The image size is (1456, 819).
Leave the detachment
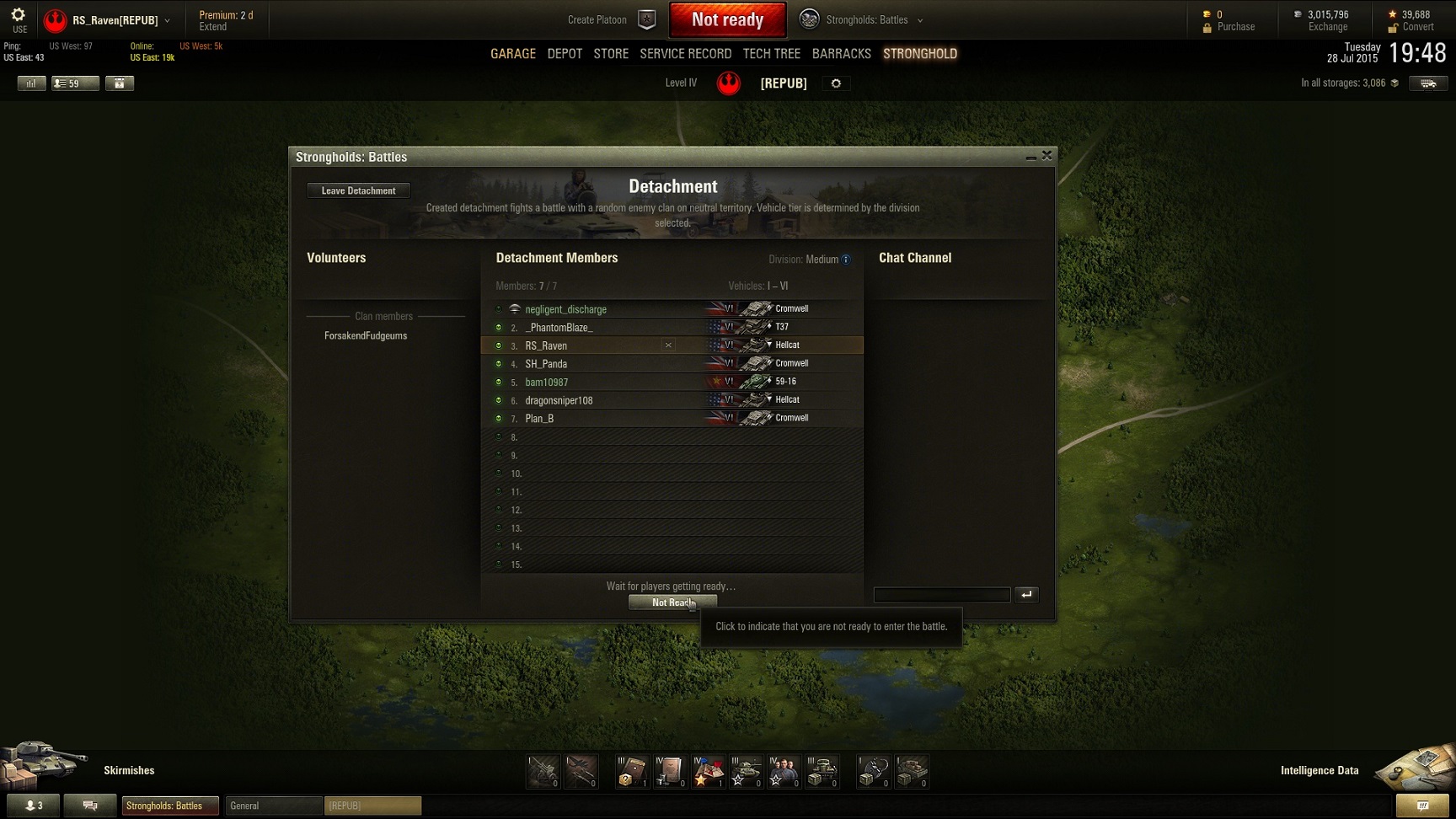[358, 190]
